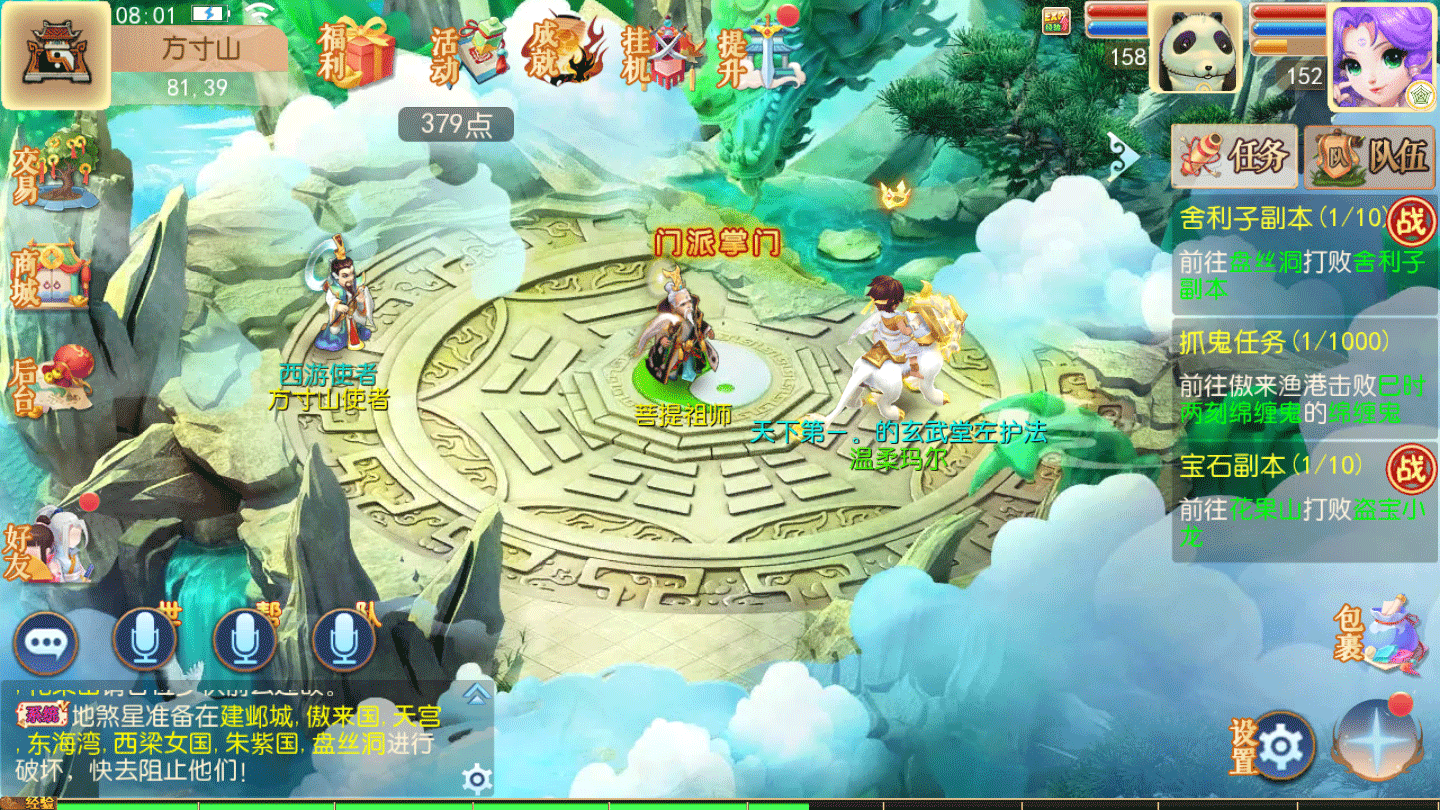
Task: Activate the 挂机 auto-battle icon
Action: (665, 52)
